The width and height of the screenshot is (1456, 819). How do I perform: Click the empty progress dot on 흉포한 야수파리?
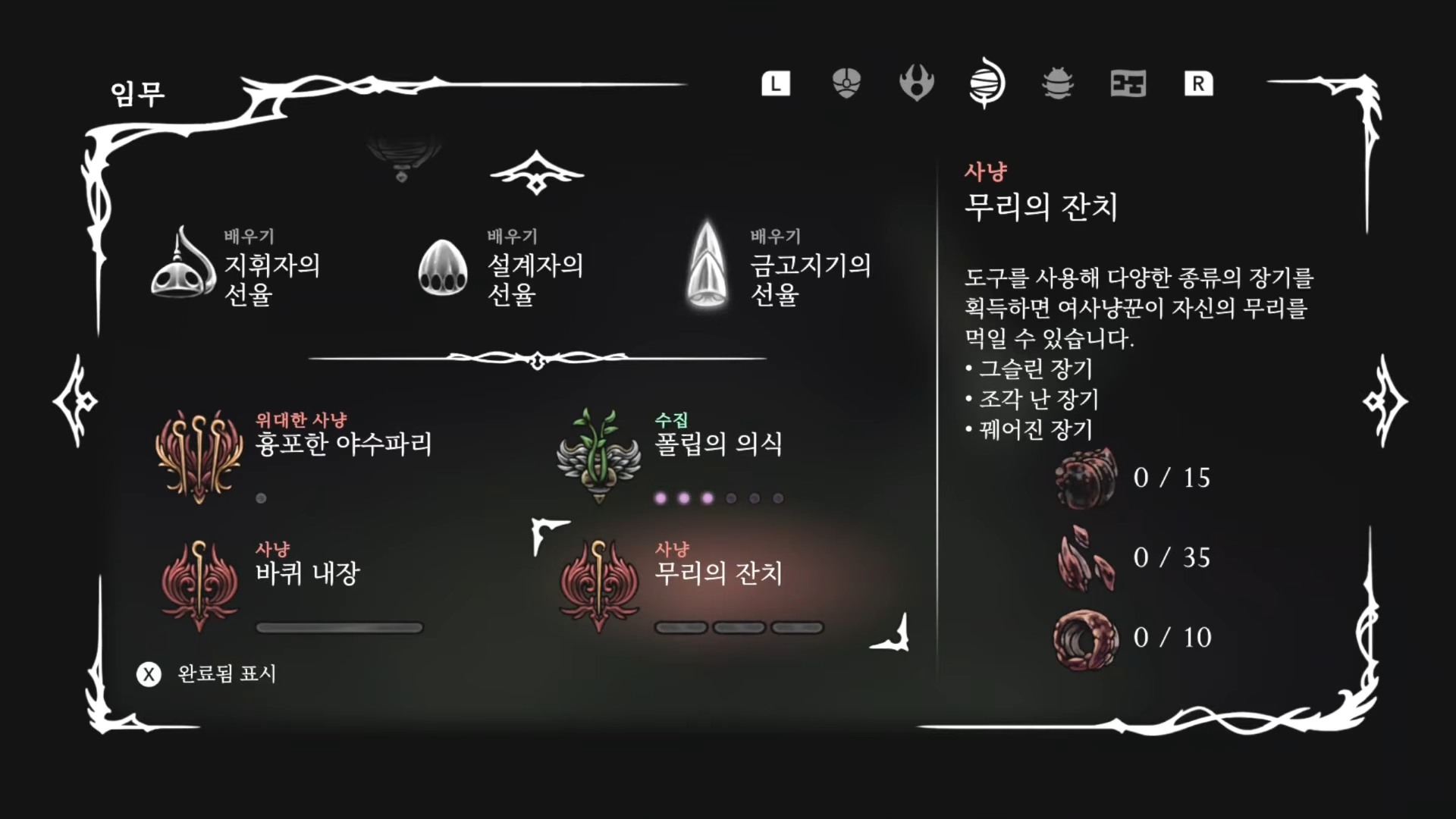click(x=261, y=499)
